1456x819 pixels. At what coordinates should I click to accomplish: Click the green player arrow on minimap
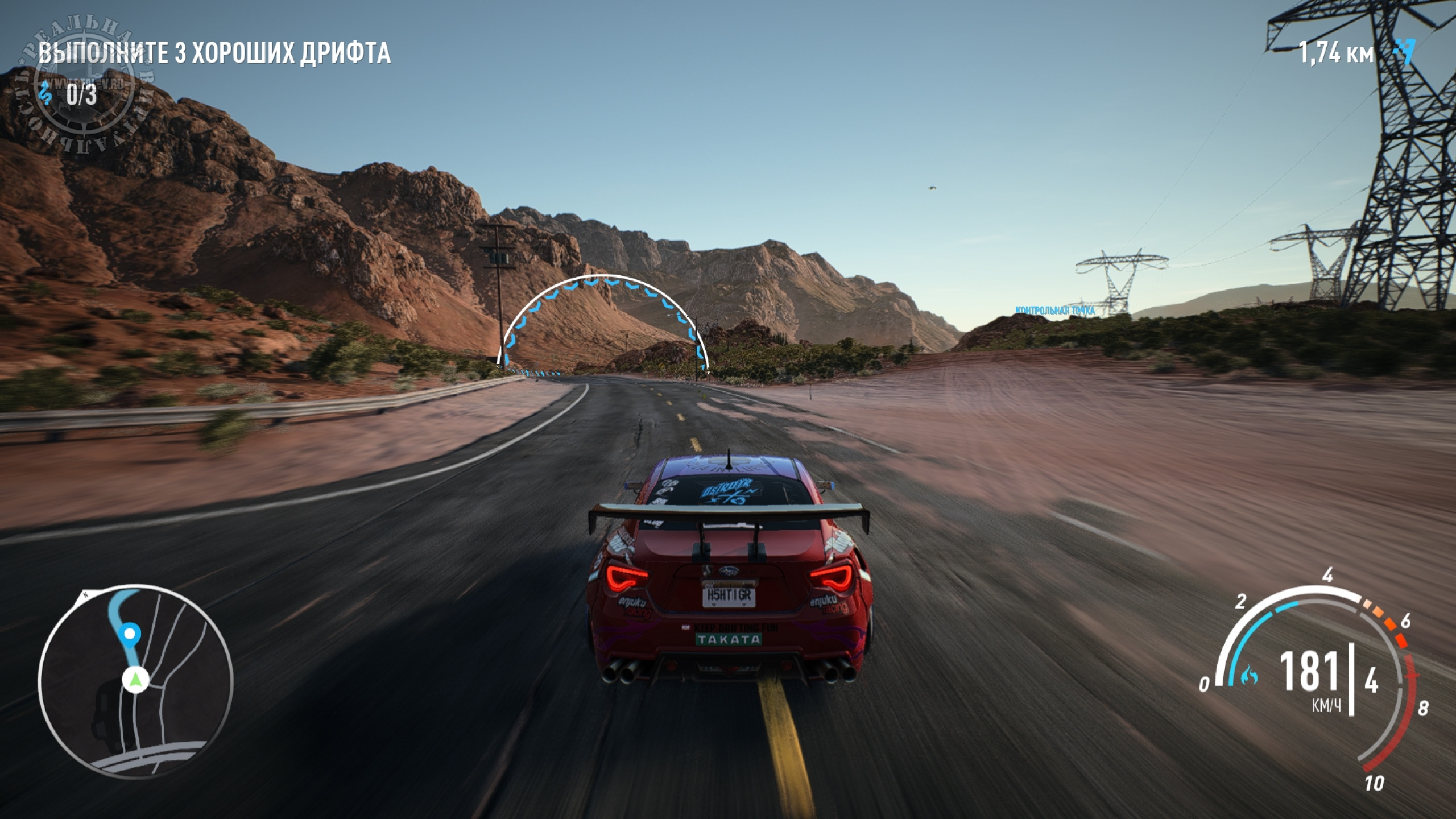pyautogui.click(x=135, y=679)
